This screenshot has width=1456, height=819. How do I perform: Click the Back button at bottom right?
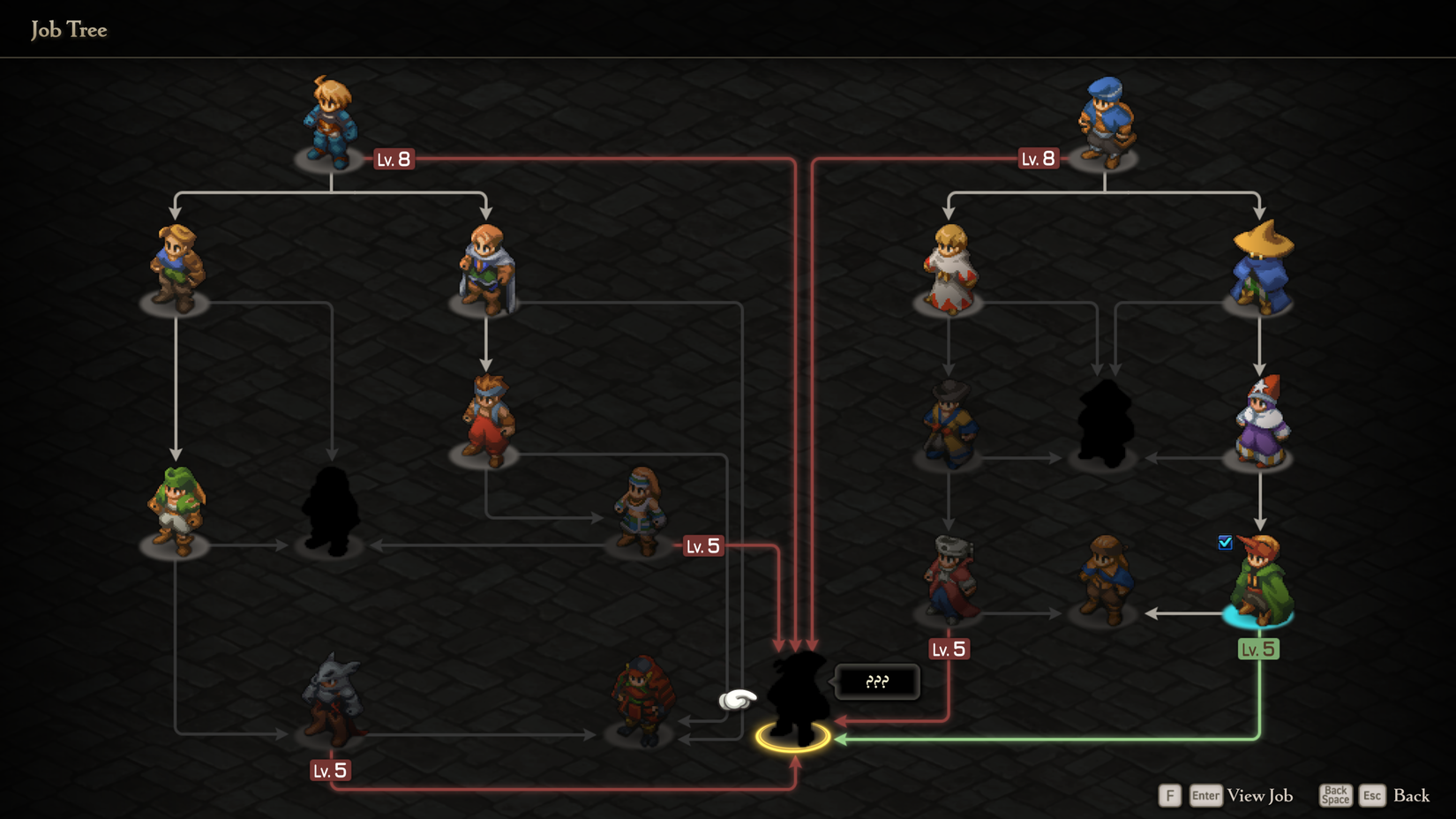[1411, 795]
